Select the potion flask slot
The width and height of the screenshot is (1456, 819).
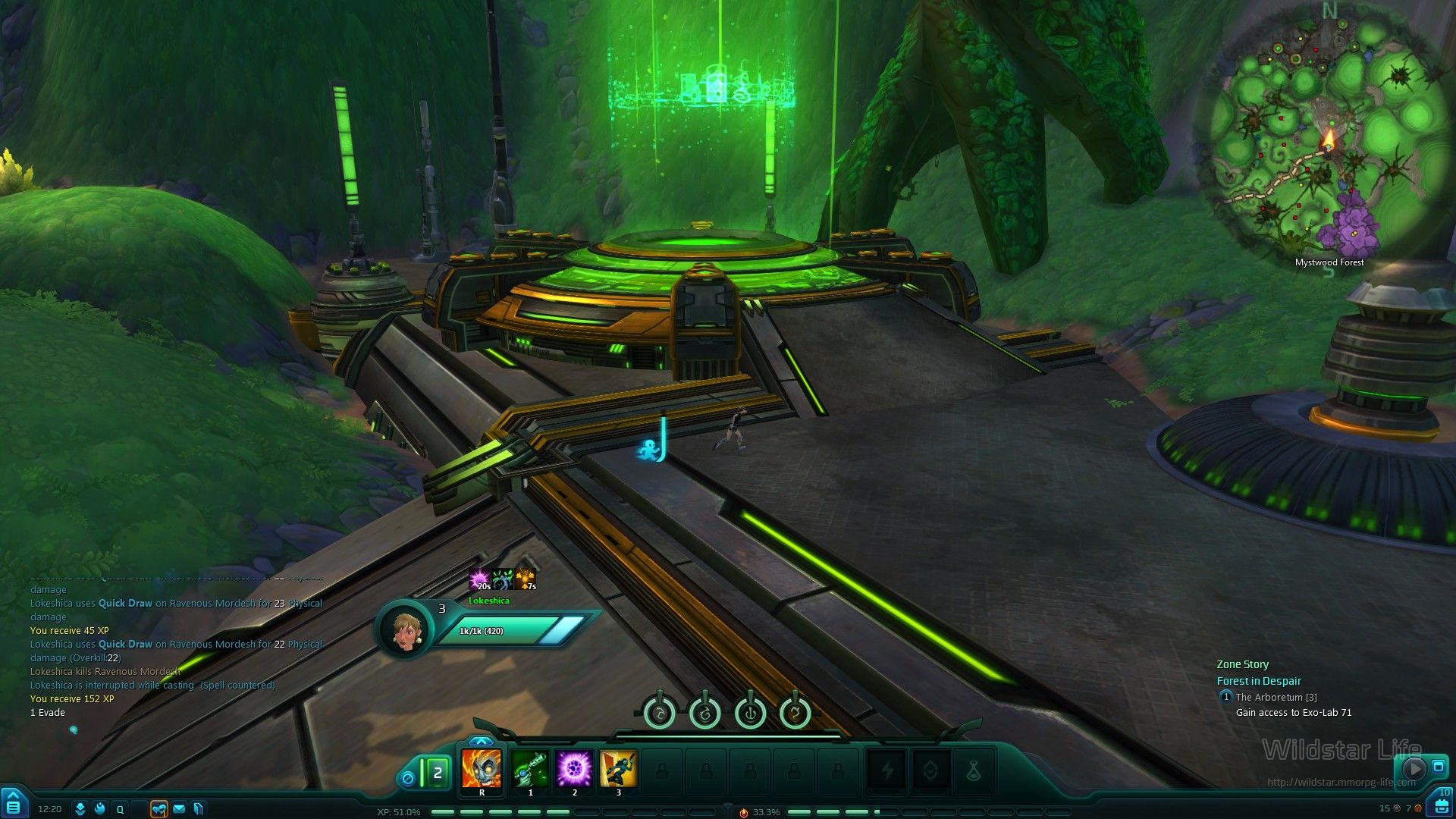(x=974, y=771)
